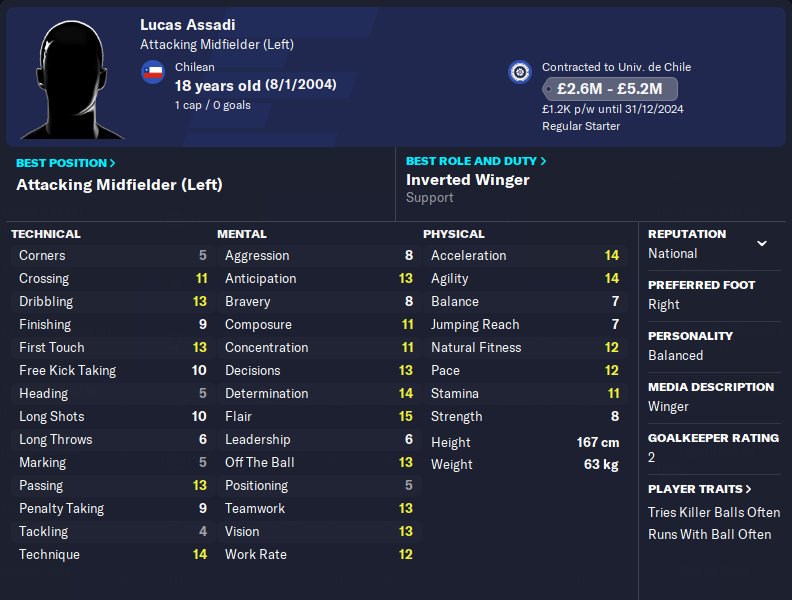Open Best Role and Duty details

click(x=476, y=160)
